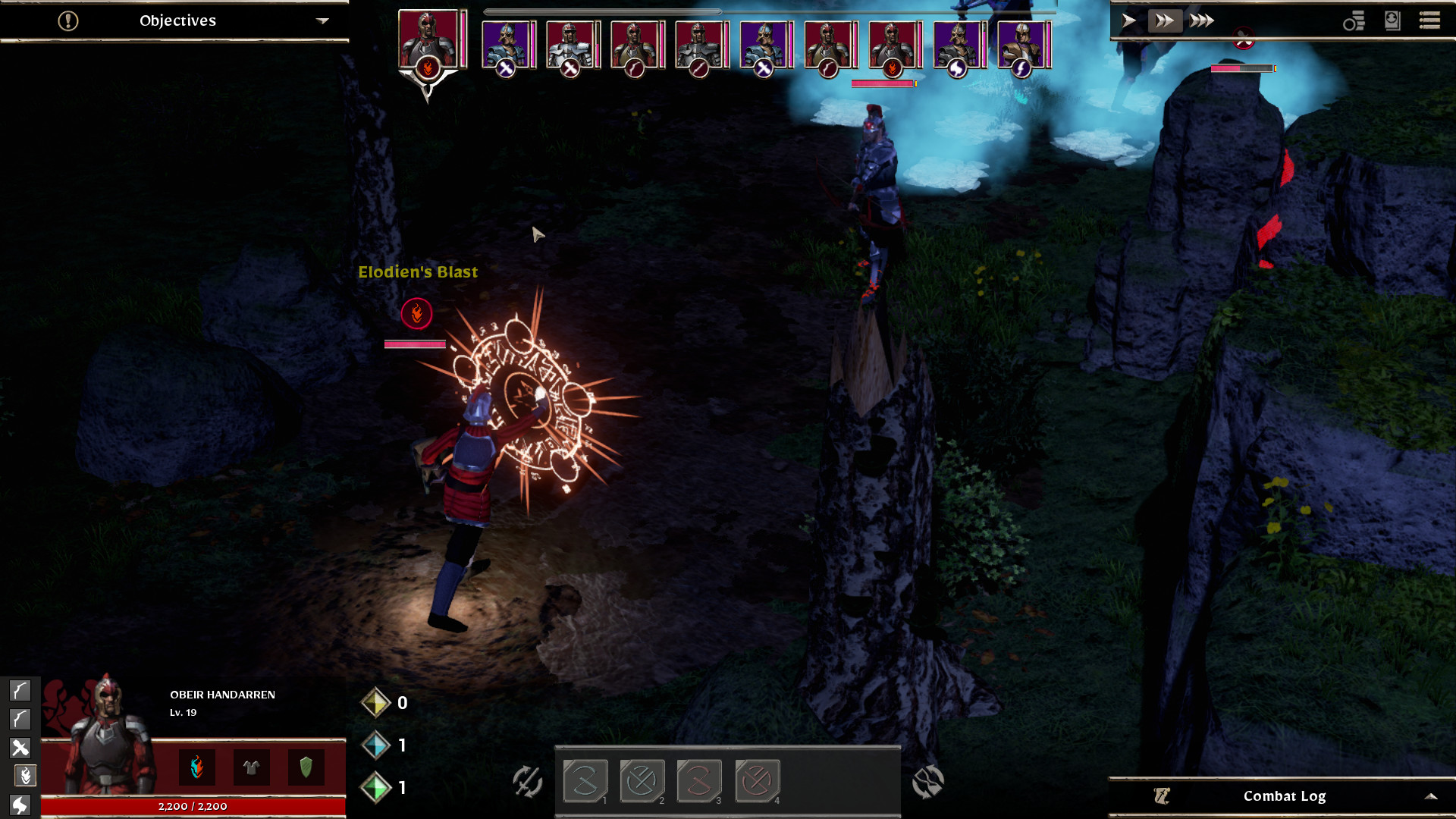Use ability slot 1 on the hotbar
Screen dimensions: 1456x819
(585, 780)
